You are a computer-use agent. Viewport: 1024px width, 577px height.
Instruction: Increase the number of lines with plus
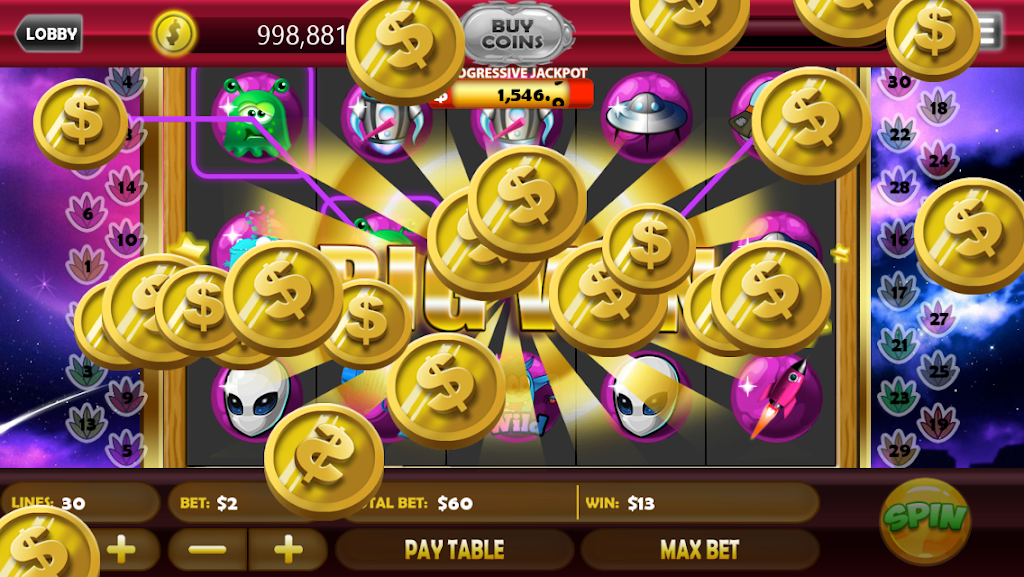(x=121, y=549)
